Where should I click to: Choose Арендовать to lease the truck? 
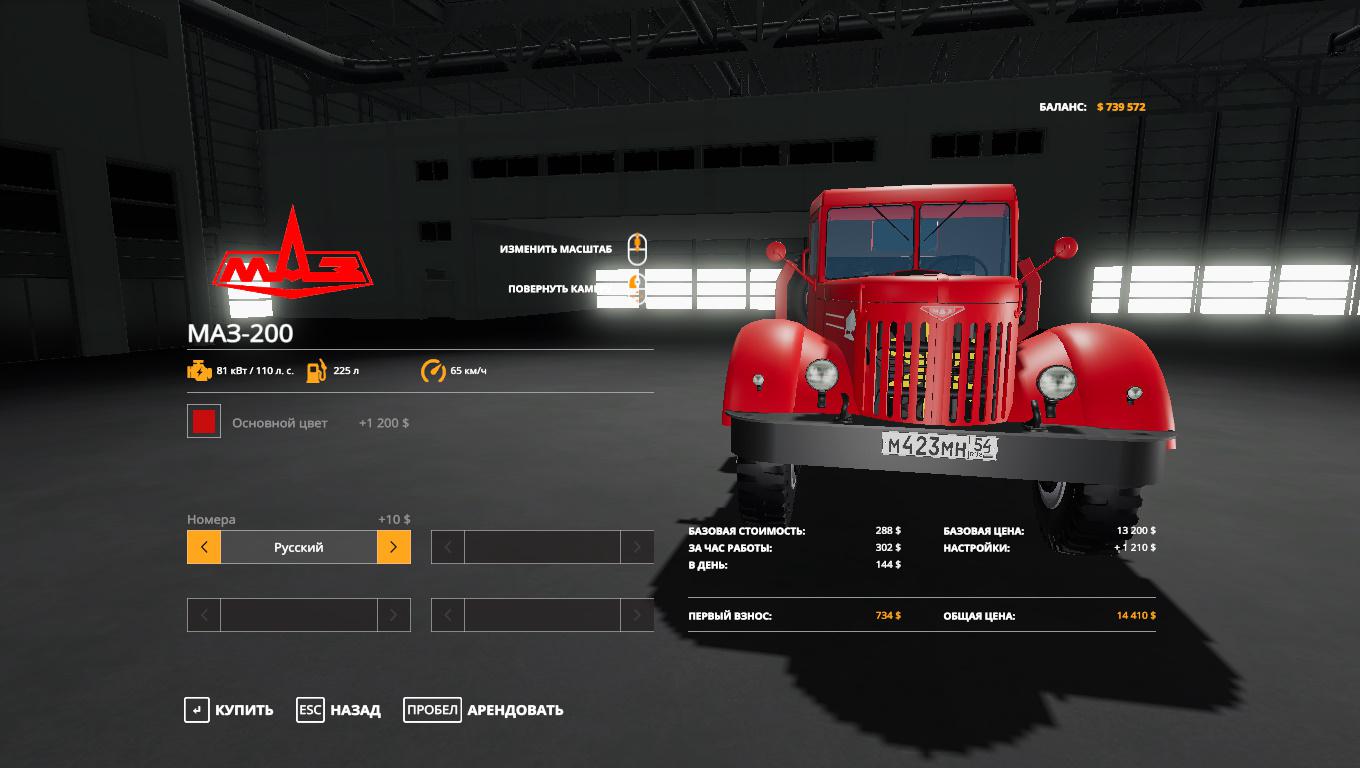click(x=484, y=710)
